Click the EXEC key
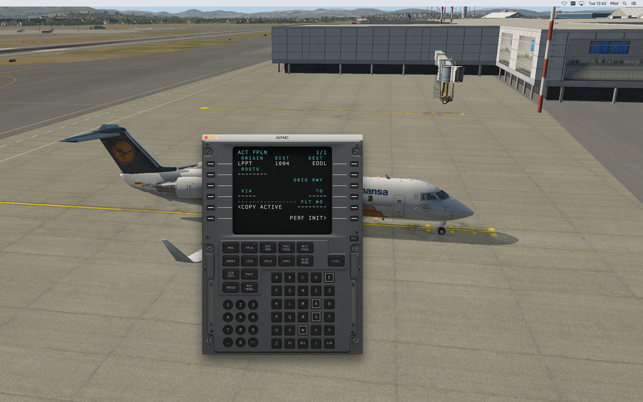 [336, 261]
